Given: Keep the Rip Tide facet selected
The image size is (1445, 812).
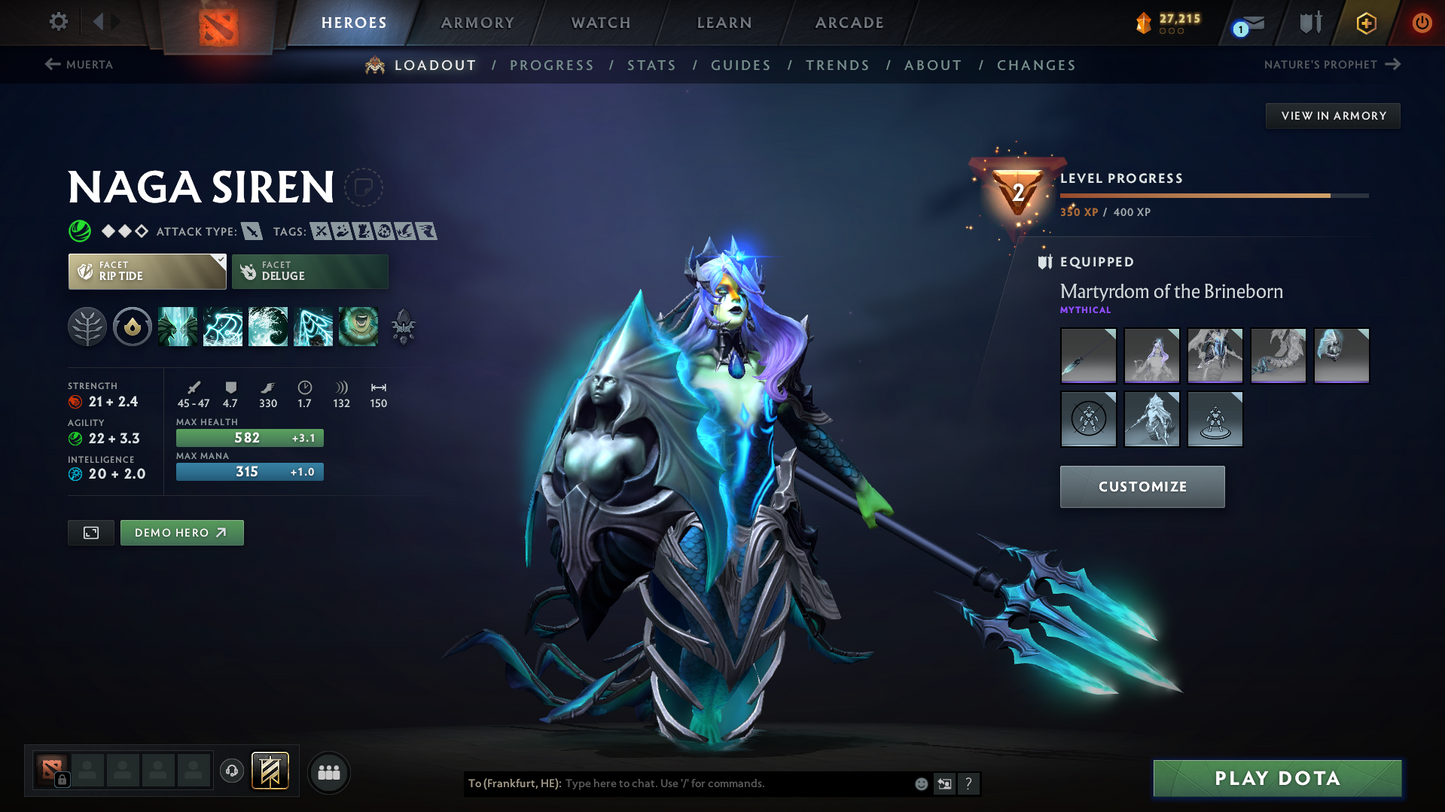Looking at the screenshot, I should point(147,271).
